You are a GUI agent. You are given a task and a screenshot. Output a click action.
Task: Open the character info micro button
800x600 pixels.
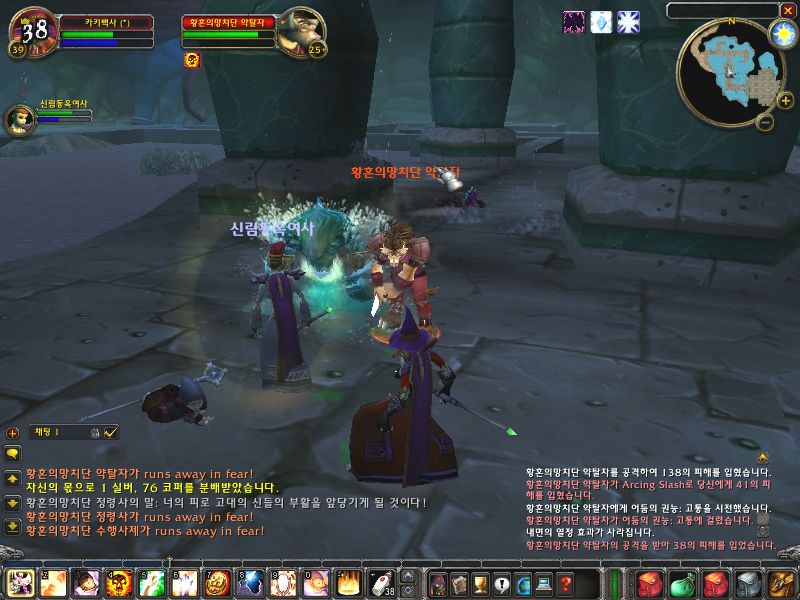tap(437, 583)
